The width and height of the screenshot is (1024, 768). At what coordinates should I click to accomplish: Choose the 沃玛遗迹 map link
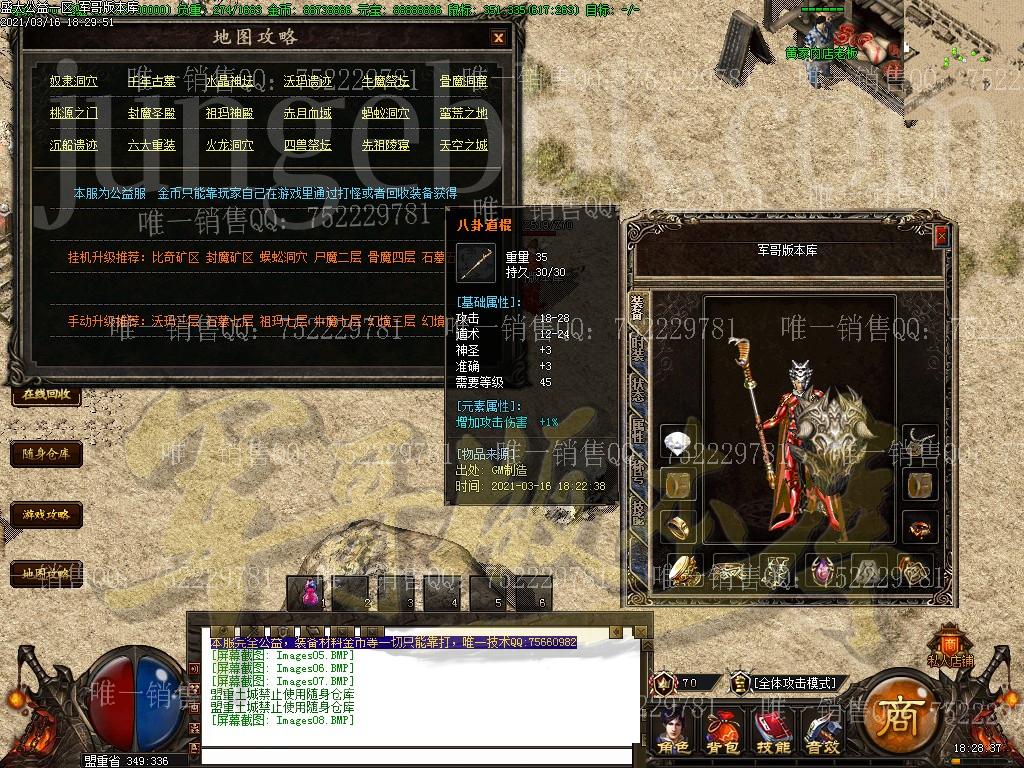tap(308, 81)
